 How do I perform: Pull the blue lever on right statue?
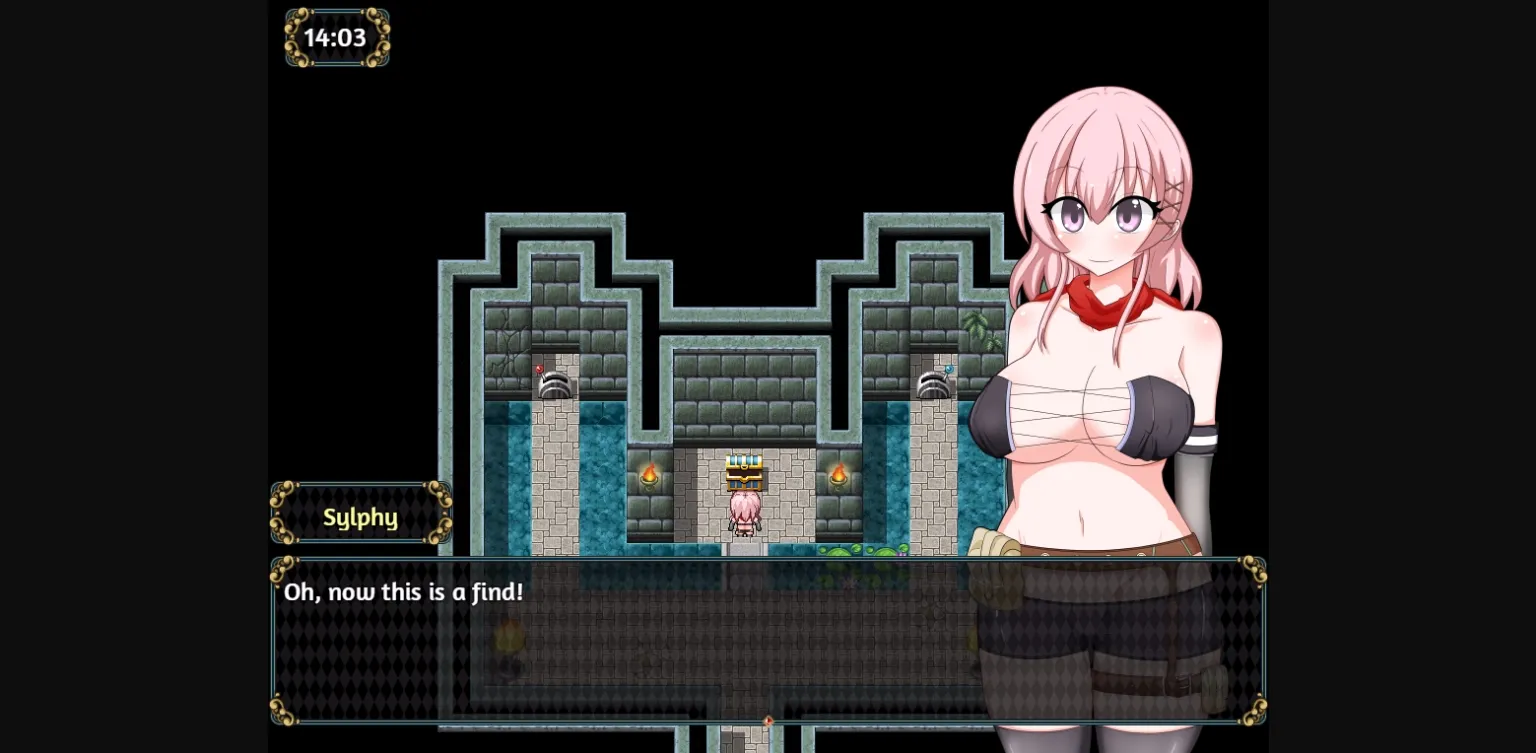[948, 369]
